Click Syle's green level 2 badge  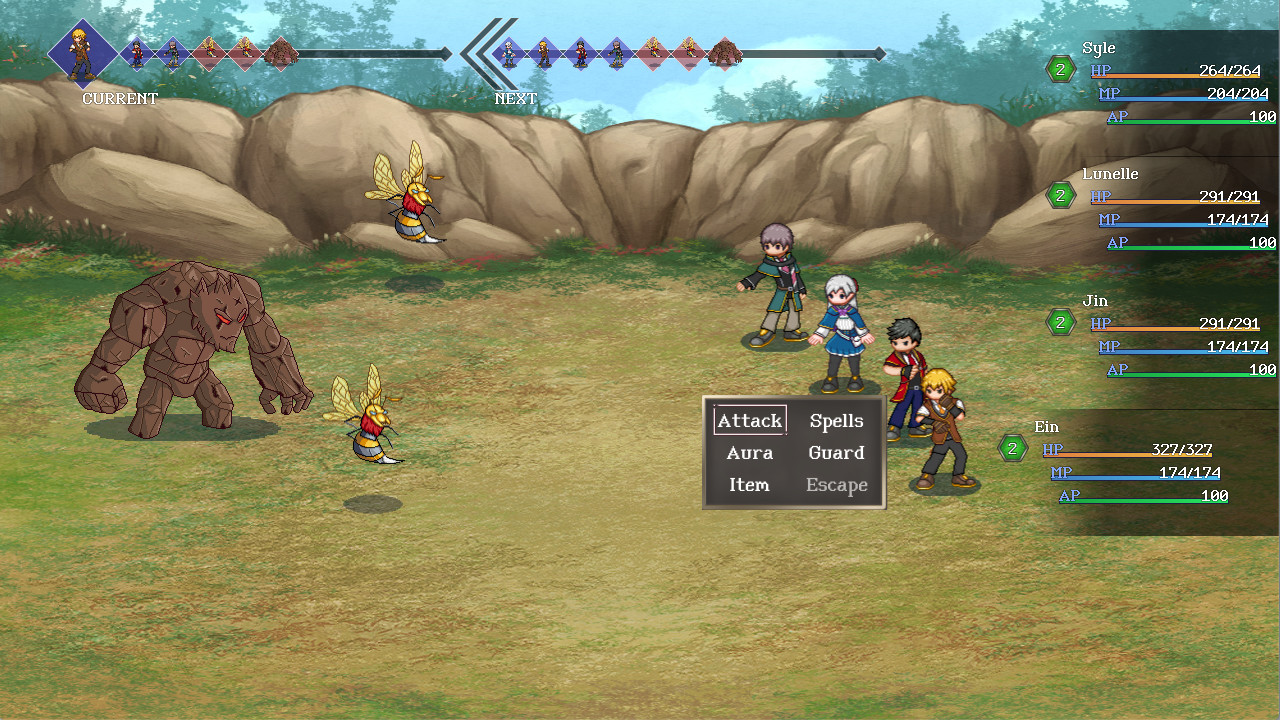point(1060,70)
